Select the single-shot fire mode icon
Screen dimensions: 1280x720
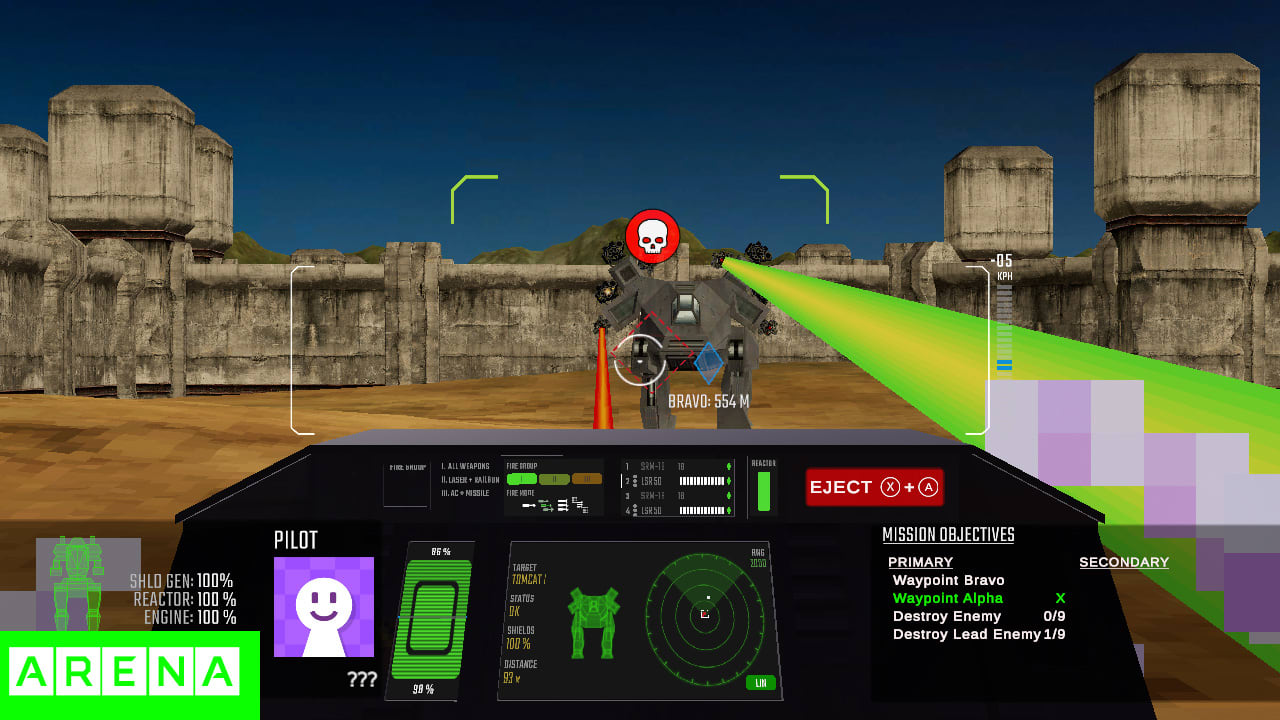click(x=529, y=506)
